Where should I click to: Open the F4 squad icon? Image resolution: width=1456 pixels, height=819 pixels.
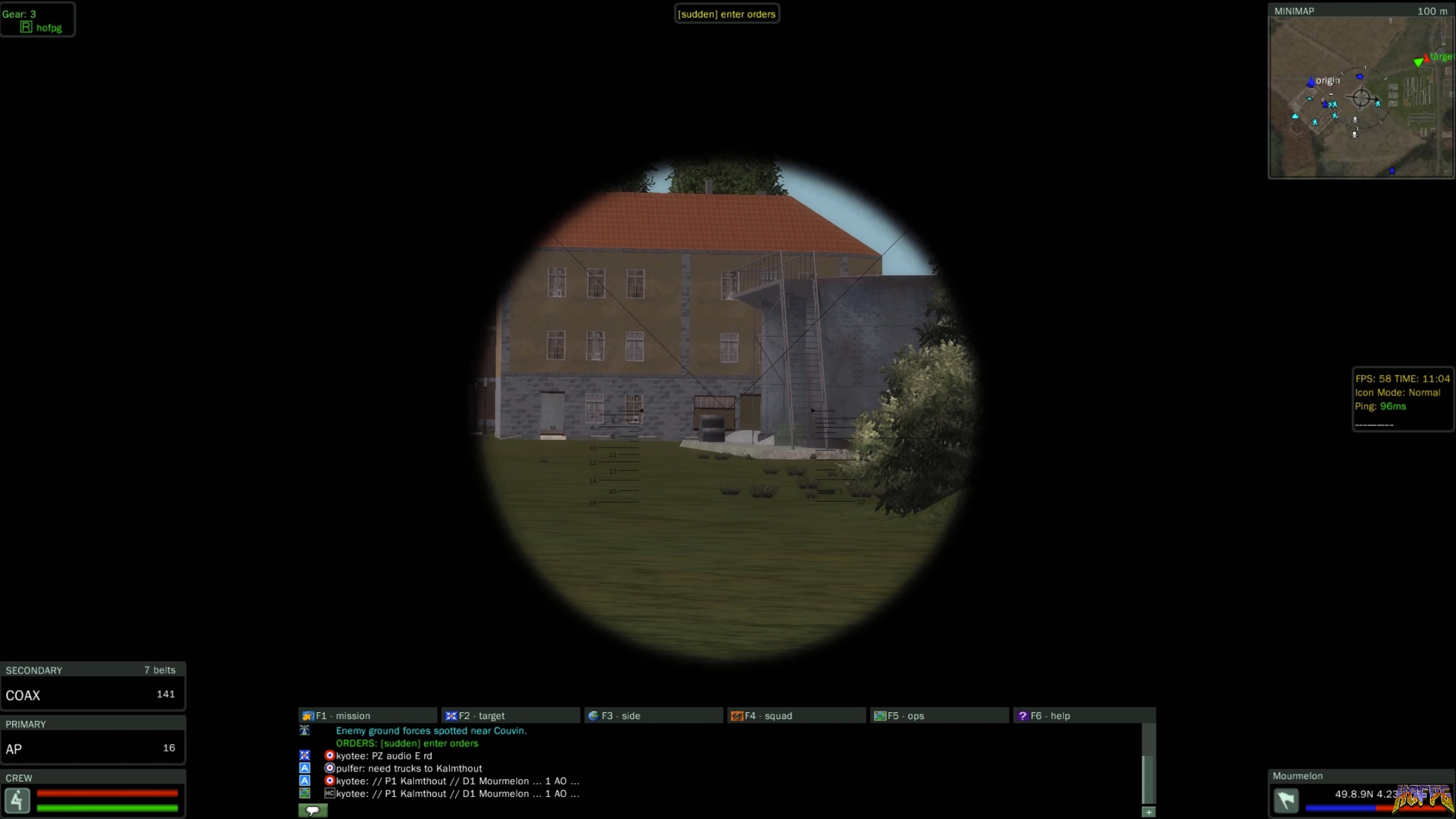[737, 715]
